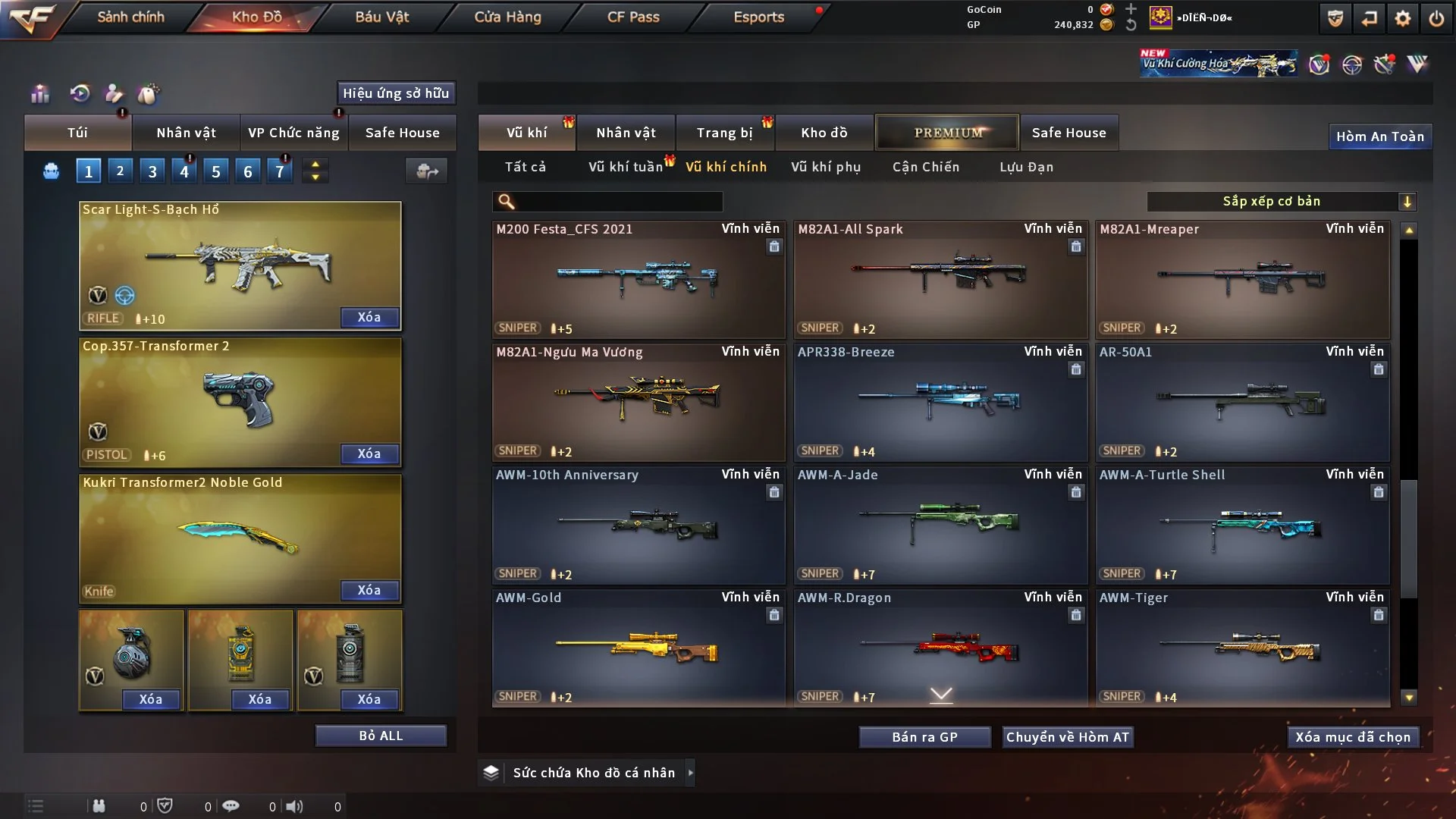The image size is (1456, 819).
Task: Open the Sảnh chính lobby menu
Action: click(130, 17)
